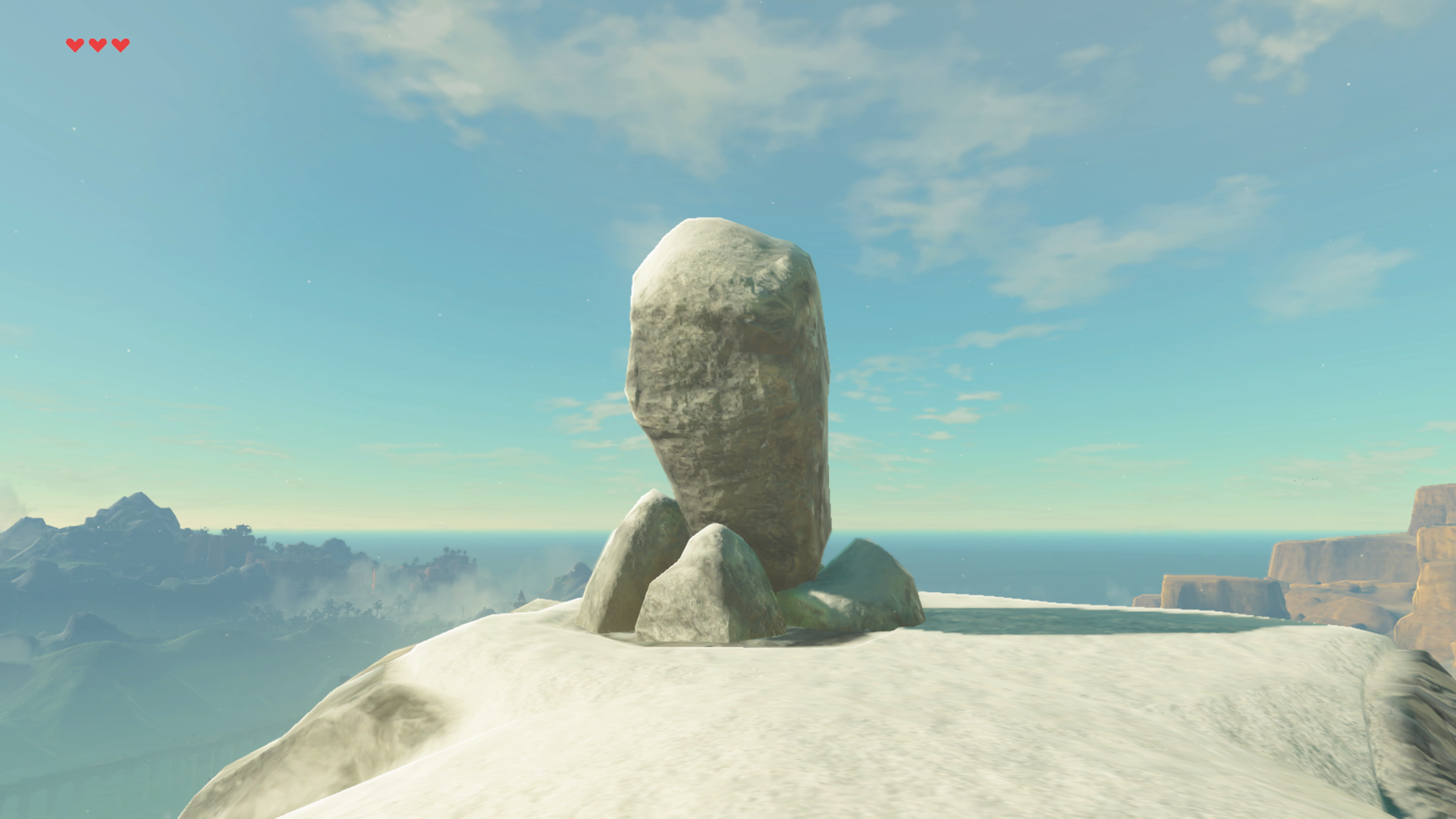
Task: Click the leftmost heart of the heart meter
Action: coord(76,44)
